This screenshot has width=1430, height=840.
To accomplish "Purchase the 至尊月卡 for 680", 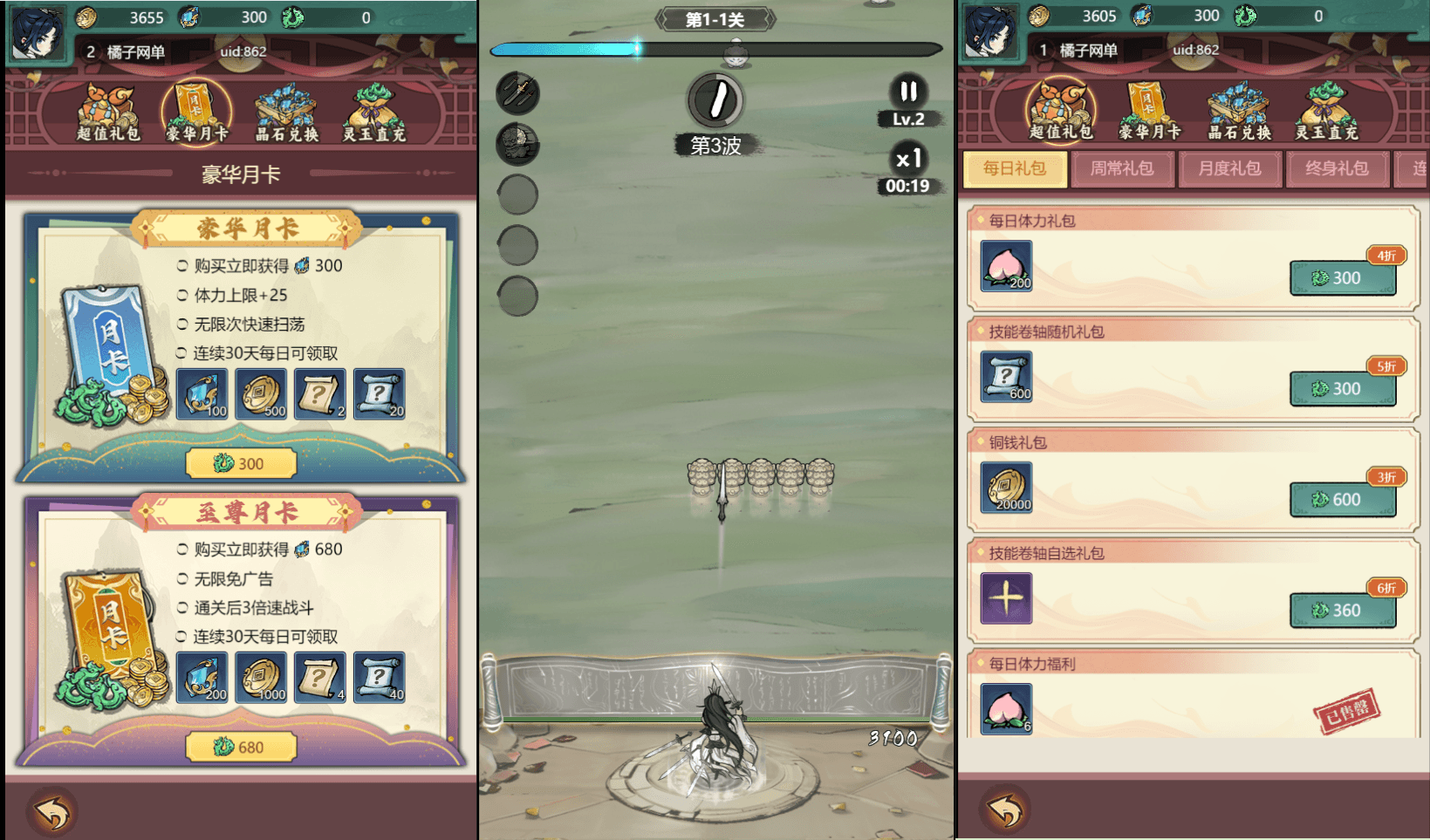I will point(241,747).
